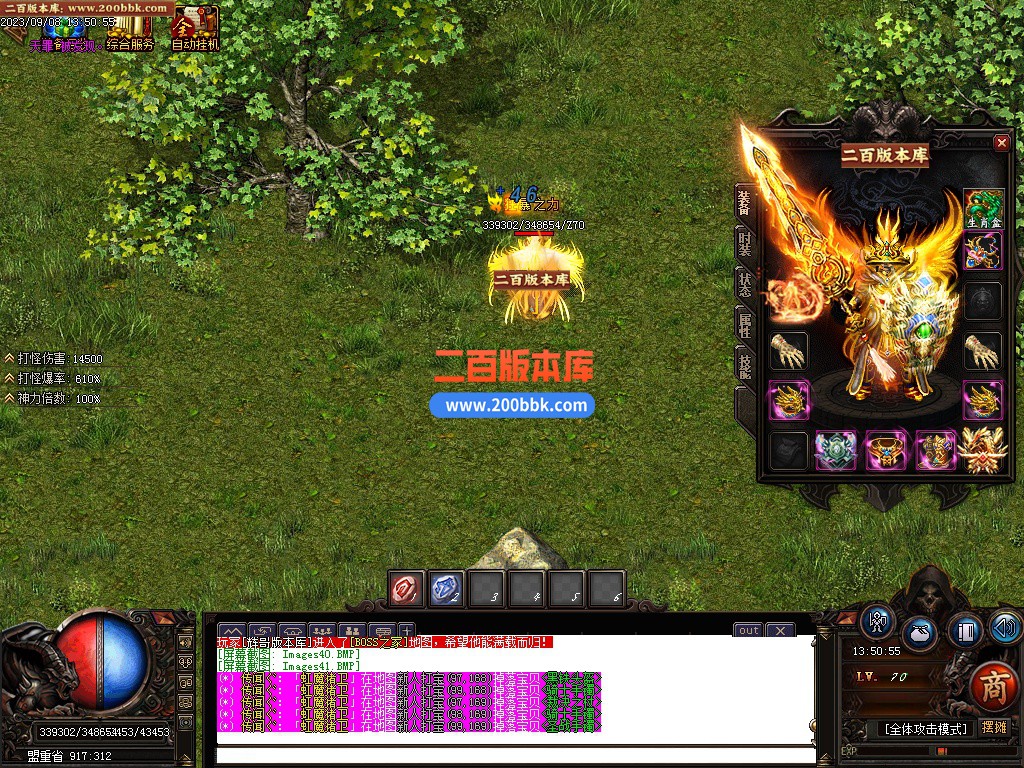This screenshot has height=768, width=1024.
Task: Open the skill book icon
Action: [965, 632]
